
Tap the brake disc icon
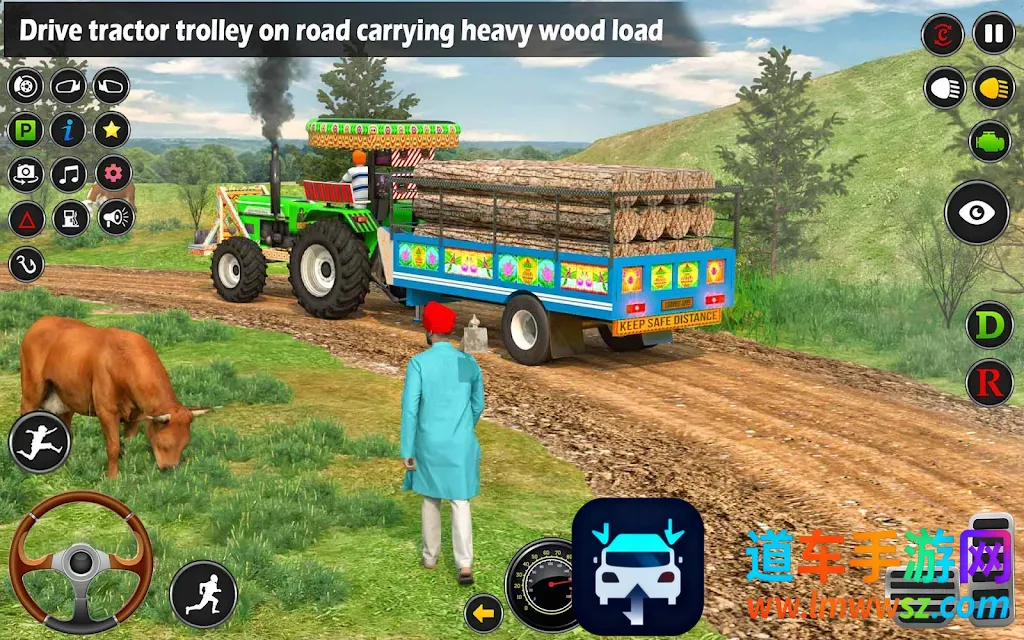point(26,86)
